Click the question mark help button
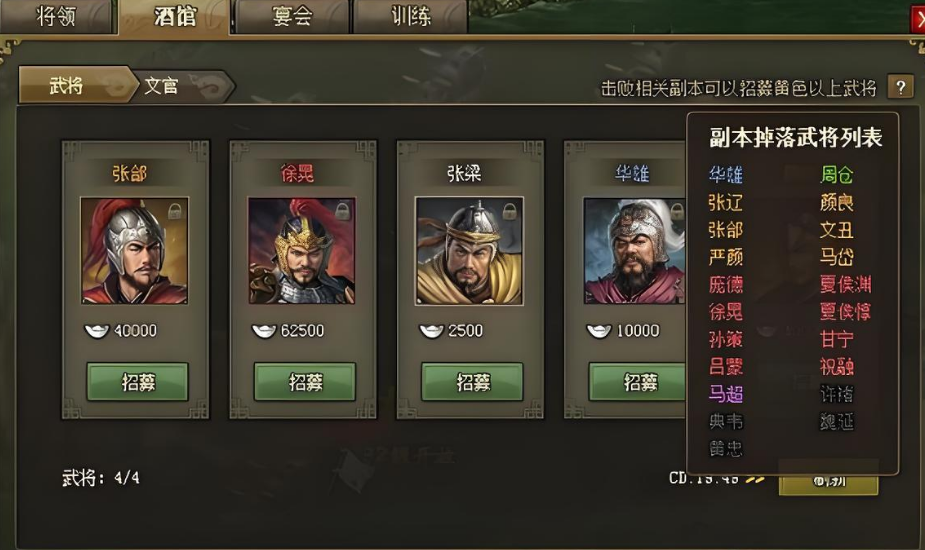Image resolution: width=925 pixels, height=550 pixels. (901, 87)
